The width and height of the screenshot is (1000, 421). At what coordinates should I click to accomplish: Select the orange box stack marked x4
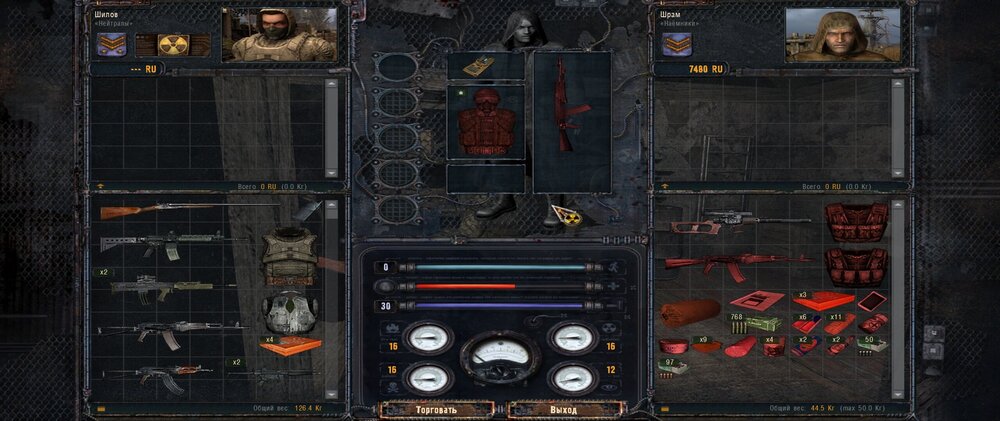tap(292, 346)
